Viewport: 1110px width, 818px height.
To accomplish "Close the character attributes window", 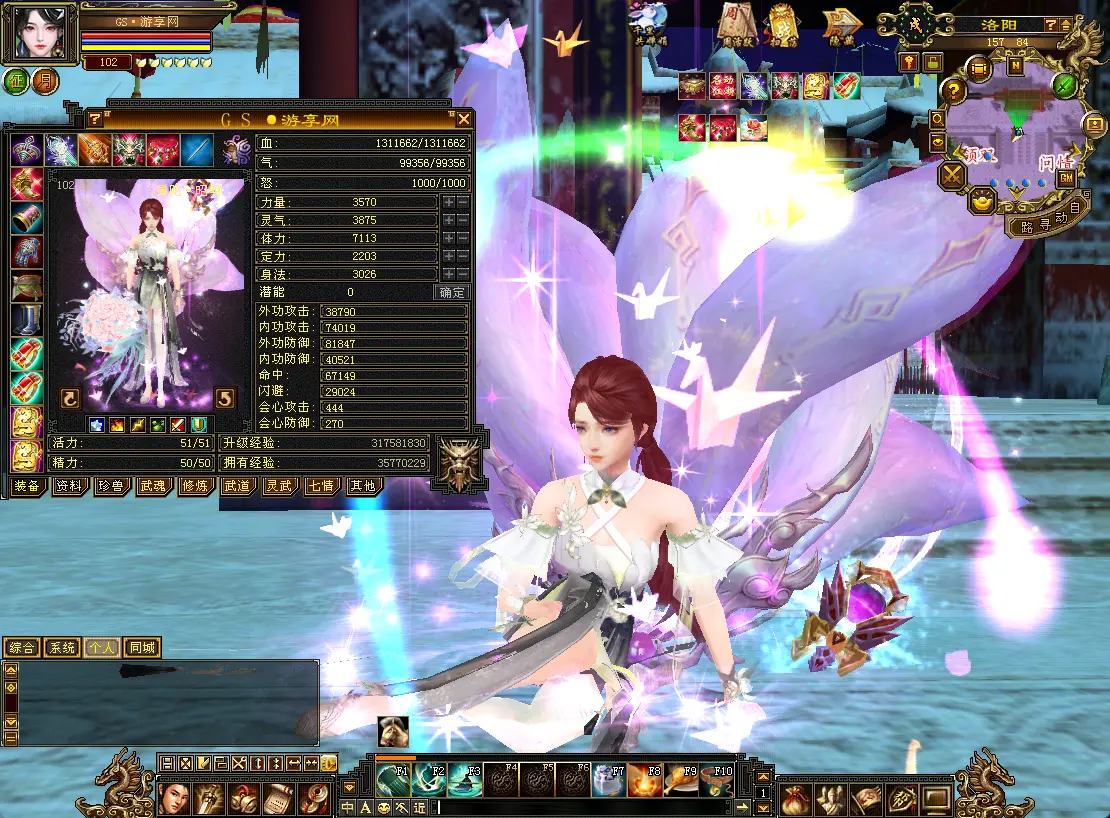I will pyautogui.click(x=463, y=119).
